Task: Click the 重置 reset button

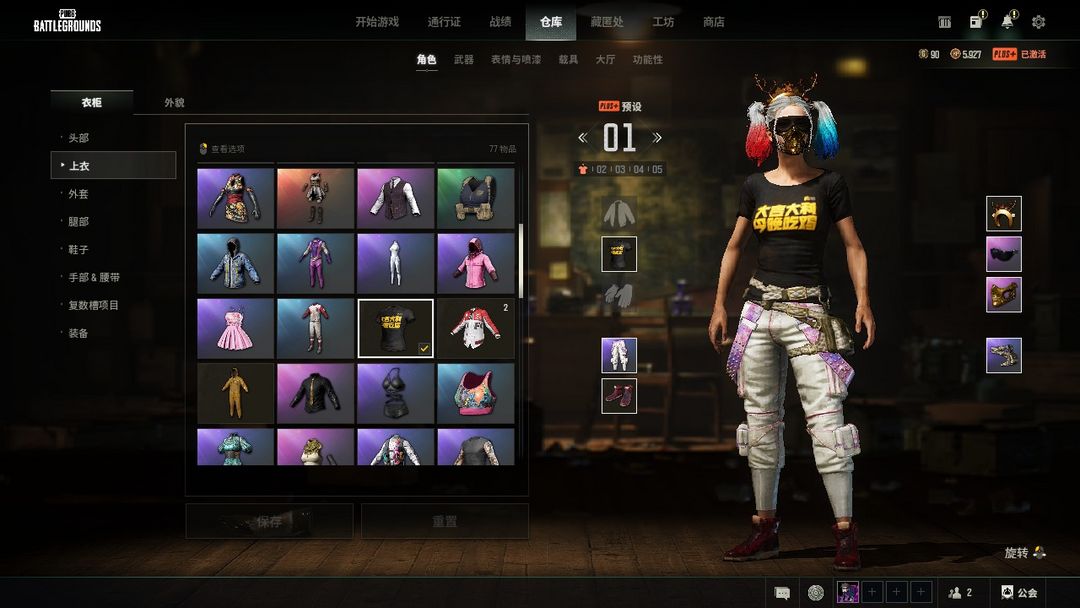Action: tap(445, 521)
